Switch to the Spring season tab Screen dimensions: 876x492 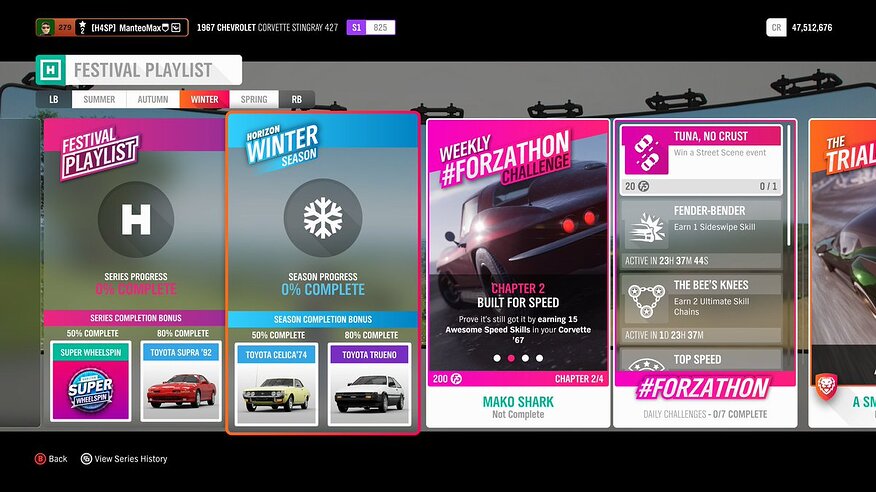[254, 100]
